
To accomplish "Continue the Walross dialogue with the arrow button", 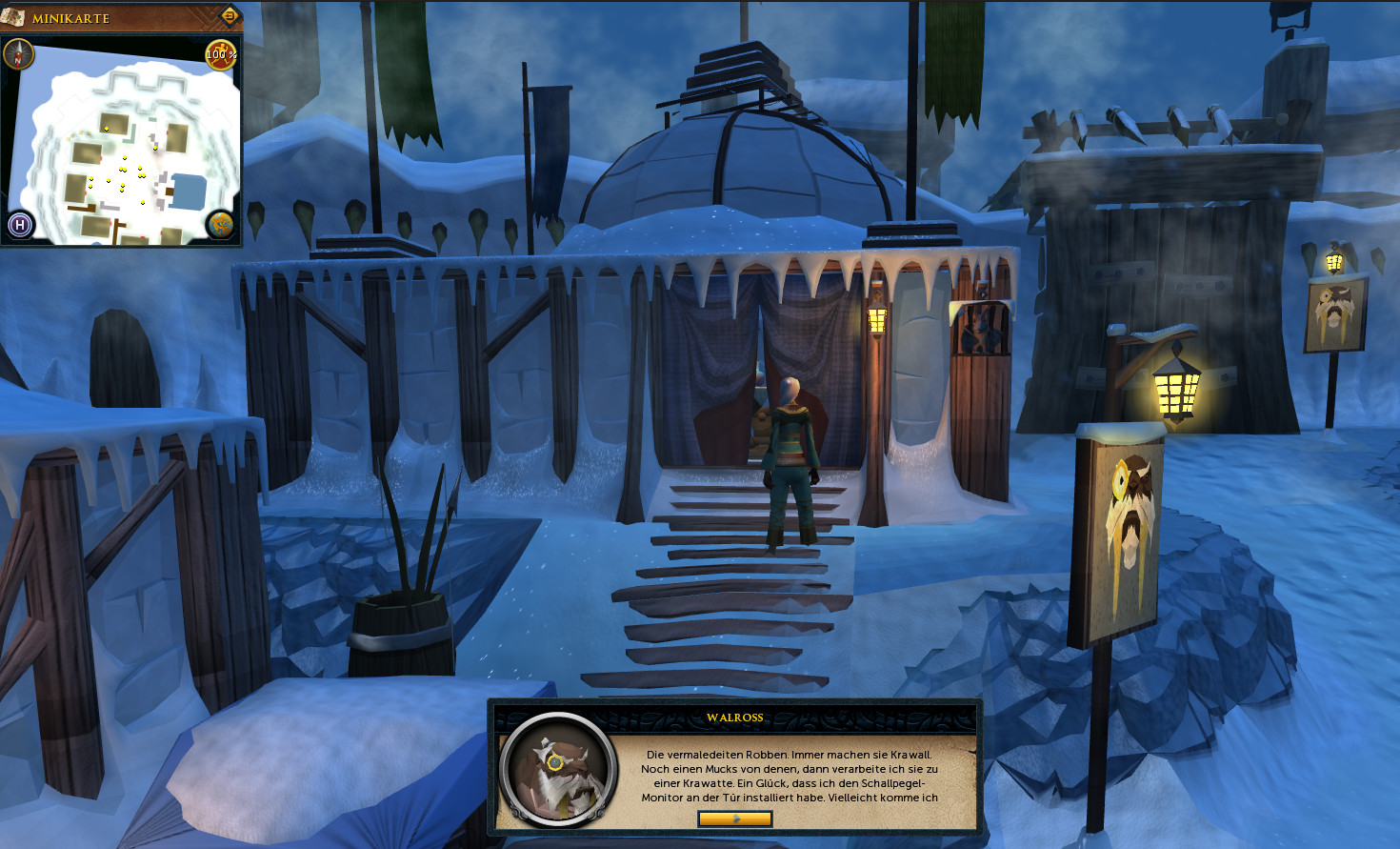I will point(734,819).
